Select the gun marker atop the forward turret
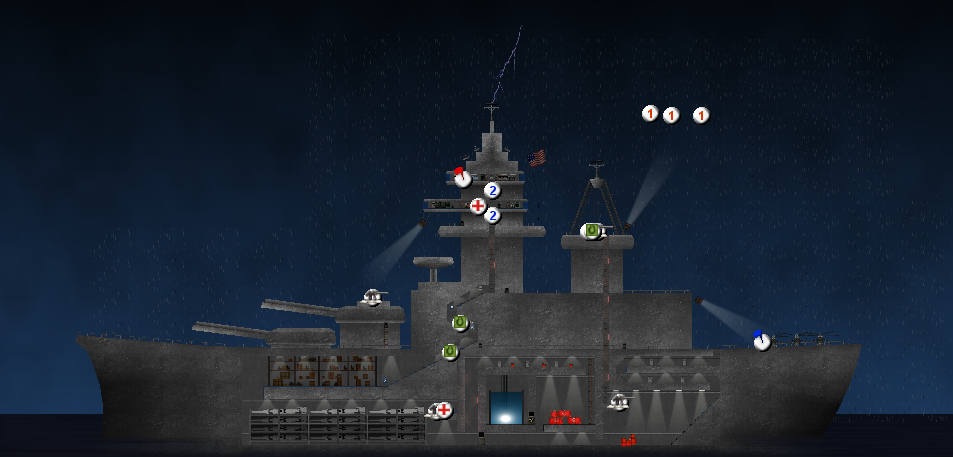The height and width of the screenshot is (457, 953). (374, 297)
